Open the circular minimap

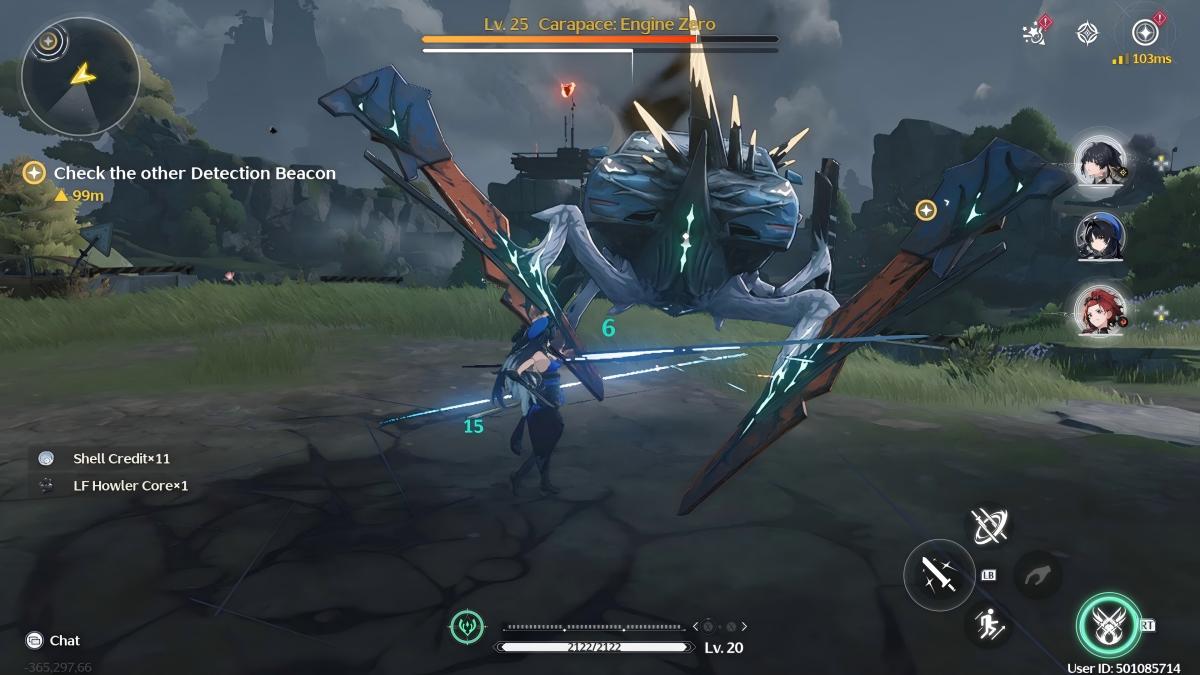pyautogui.click(x=79, y=76)
